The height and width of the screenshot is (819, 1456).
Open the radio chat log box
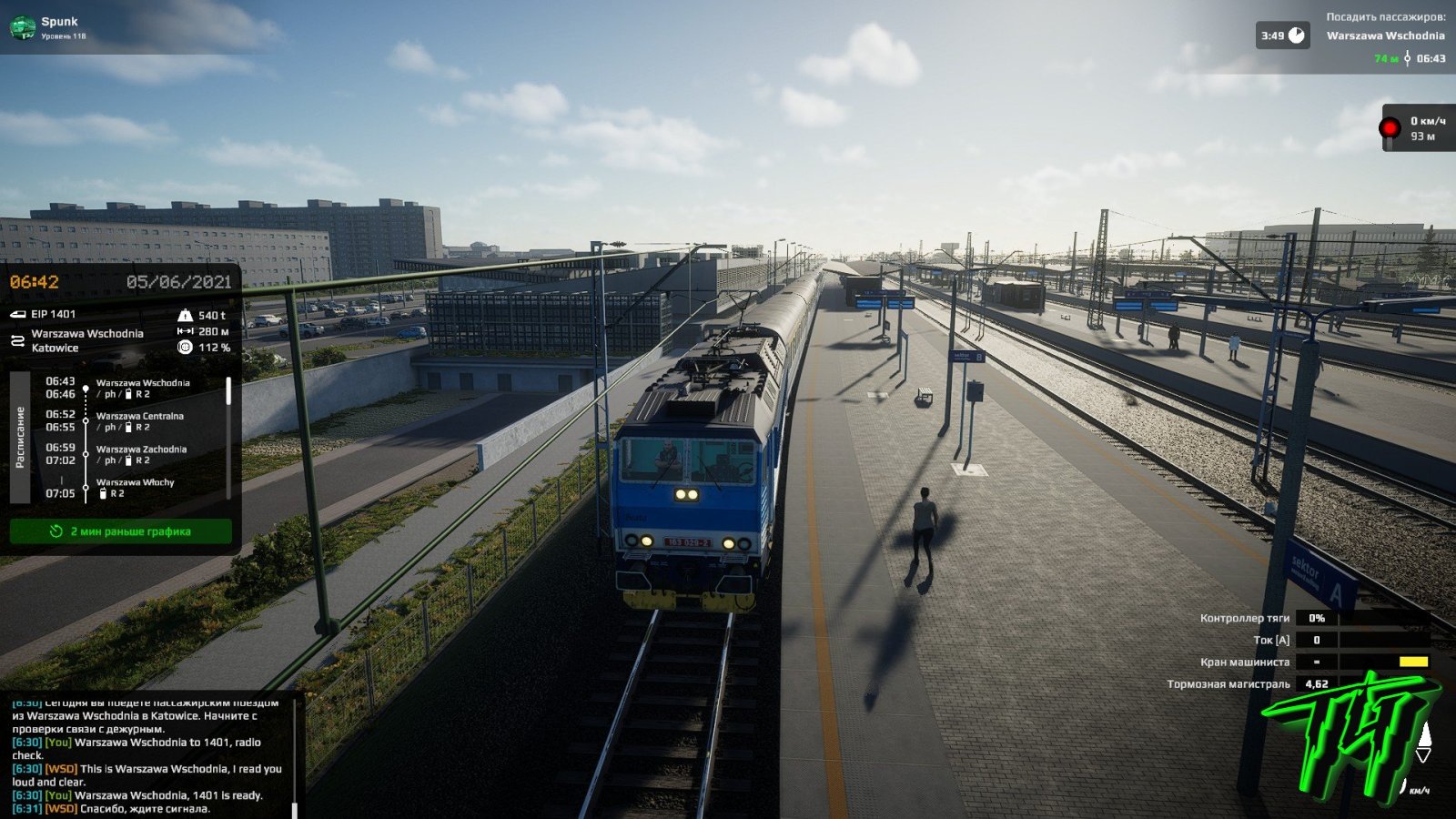point(147,755)
